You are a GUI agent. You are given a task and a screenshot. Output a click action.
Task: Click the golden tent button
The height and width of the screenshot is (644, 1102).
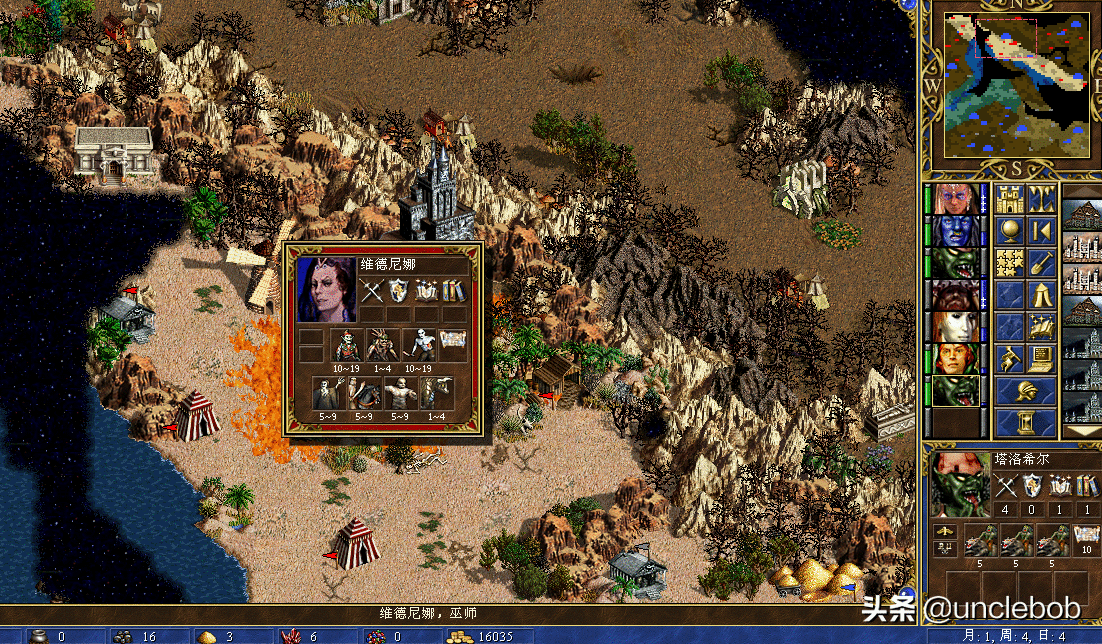point(1041,295)
